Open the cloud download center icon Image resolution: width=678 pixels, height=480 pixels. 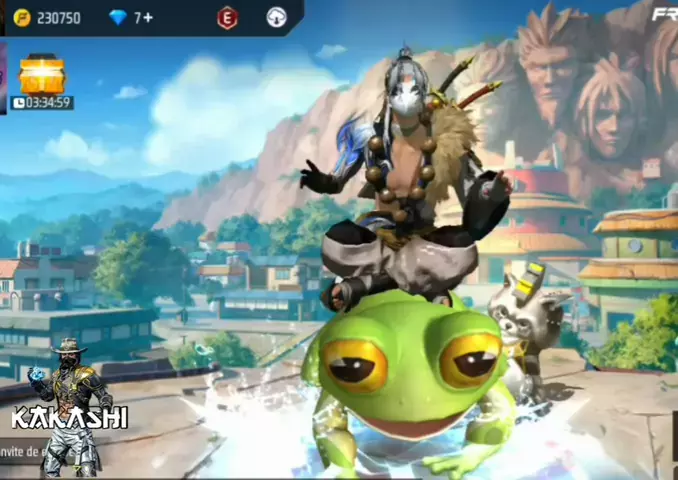277,17
